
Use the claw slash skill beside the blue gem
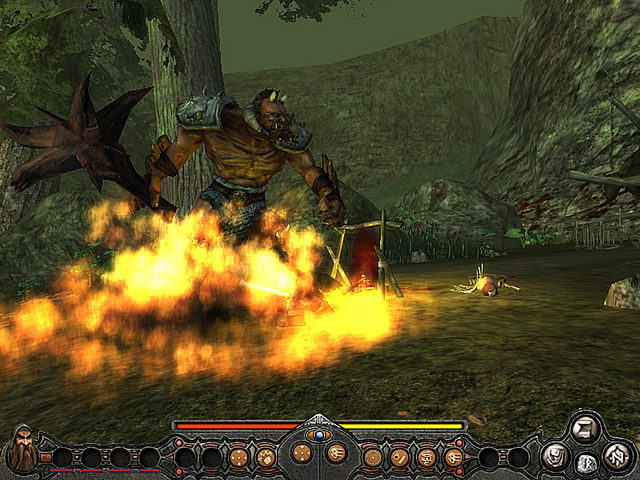(336, 453)
